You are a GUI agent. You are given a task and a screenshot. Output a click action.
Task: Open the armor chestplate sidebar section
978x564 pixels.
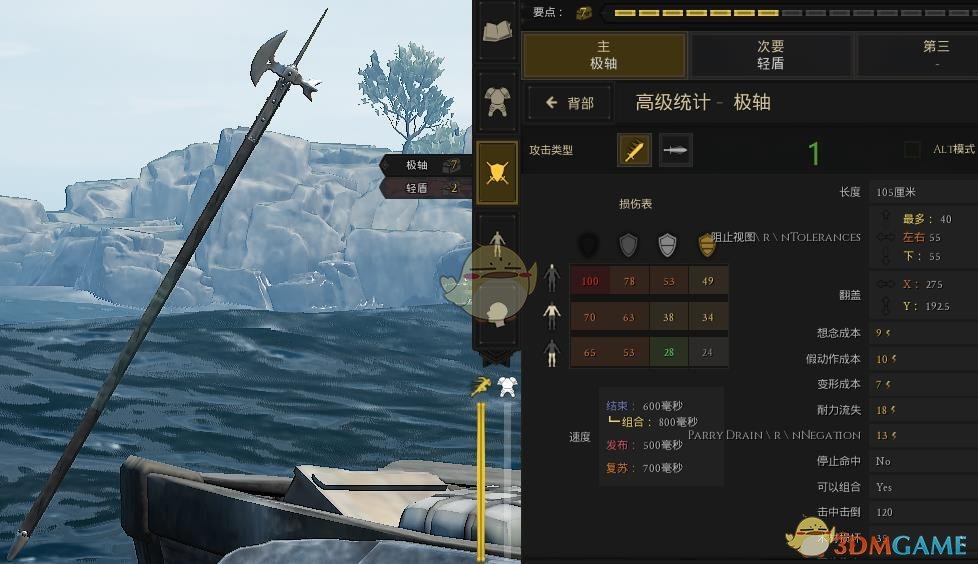pyautogui.click(x=497, y=100)
